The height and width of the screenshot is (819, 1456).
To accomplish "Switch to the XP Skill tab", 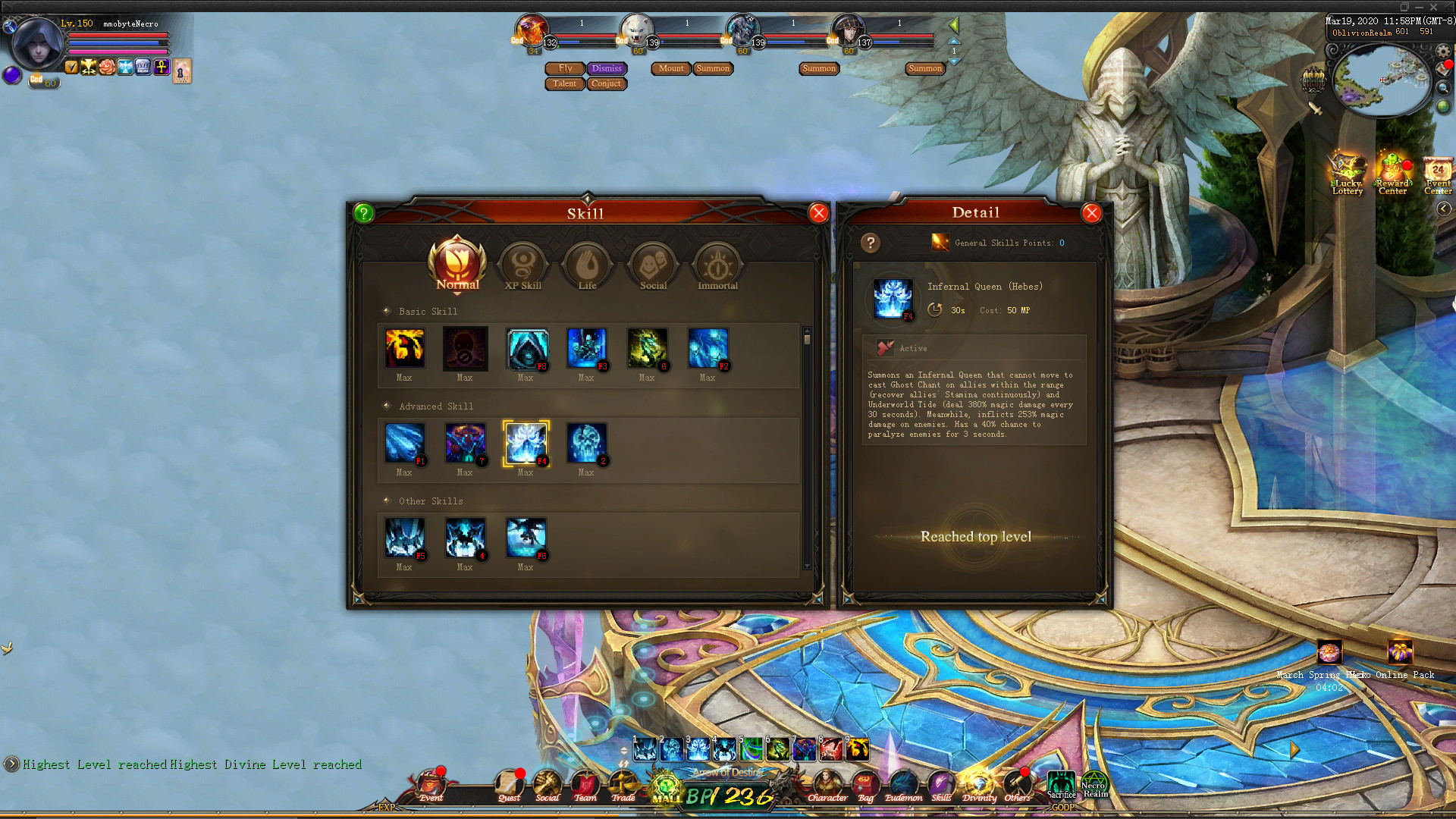I will (522, 264).
